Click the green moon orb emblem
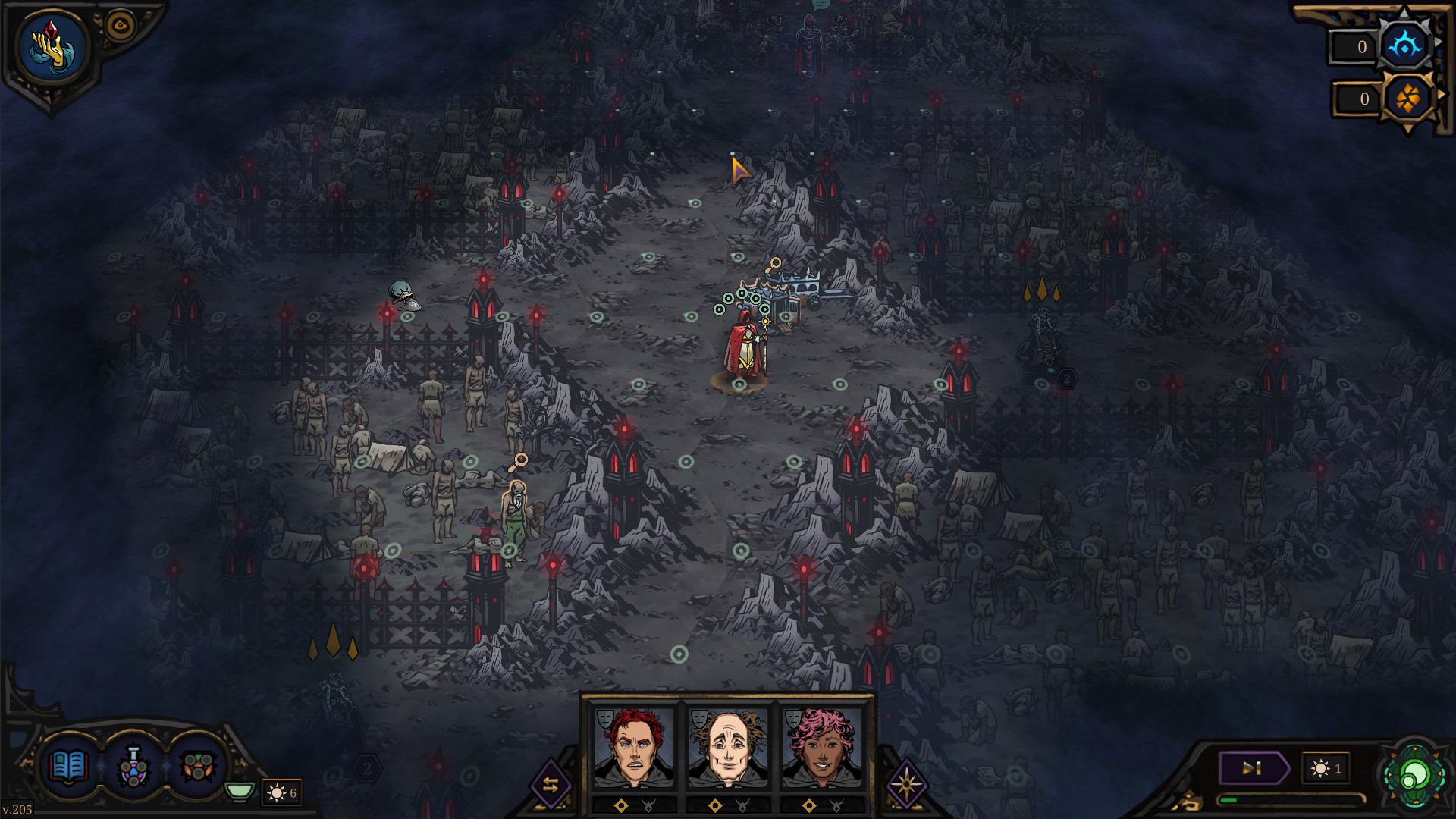Image resolution: width=1456 pixels, height=819 pixels. pyautogui.click(x=1414, y=777)
